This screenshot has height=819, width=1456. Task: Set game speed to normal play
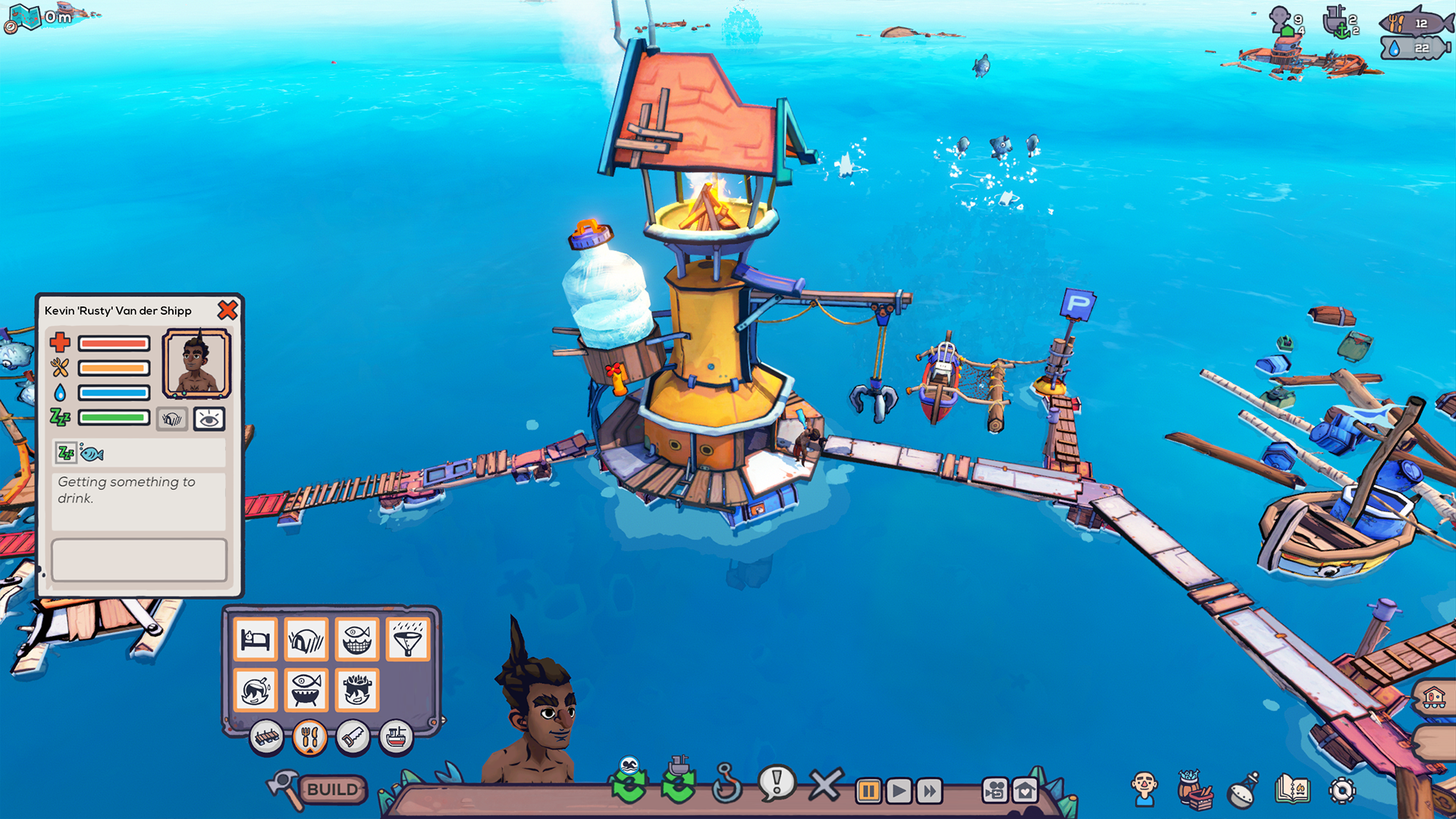click(899, 792)
